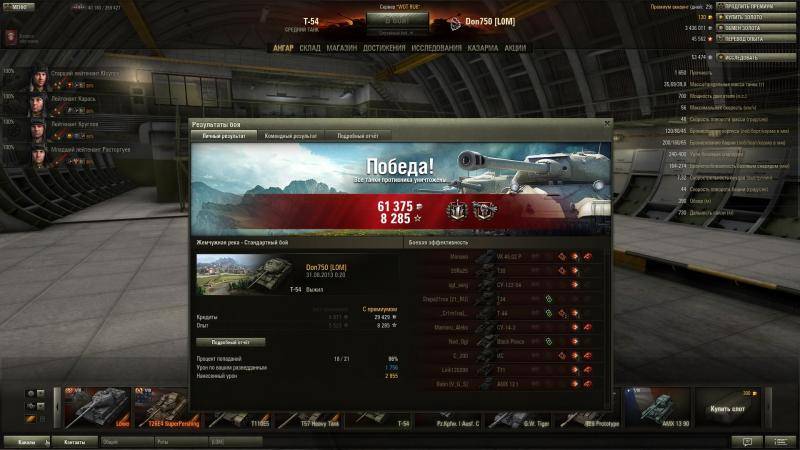Open the Акции section
Screen dimensions: 800x450
[x=515, y=47]
